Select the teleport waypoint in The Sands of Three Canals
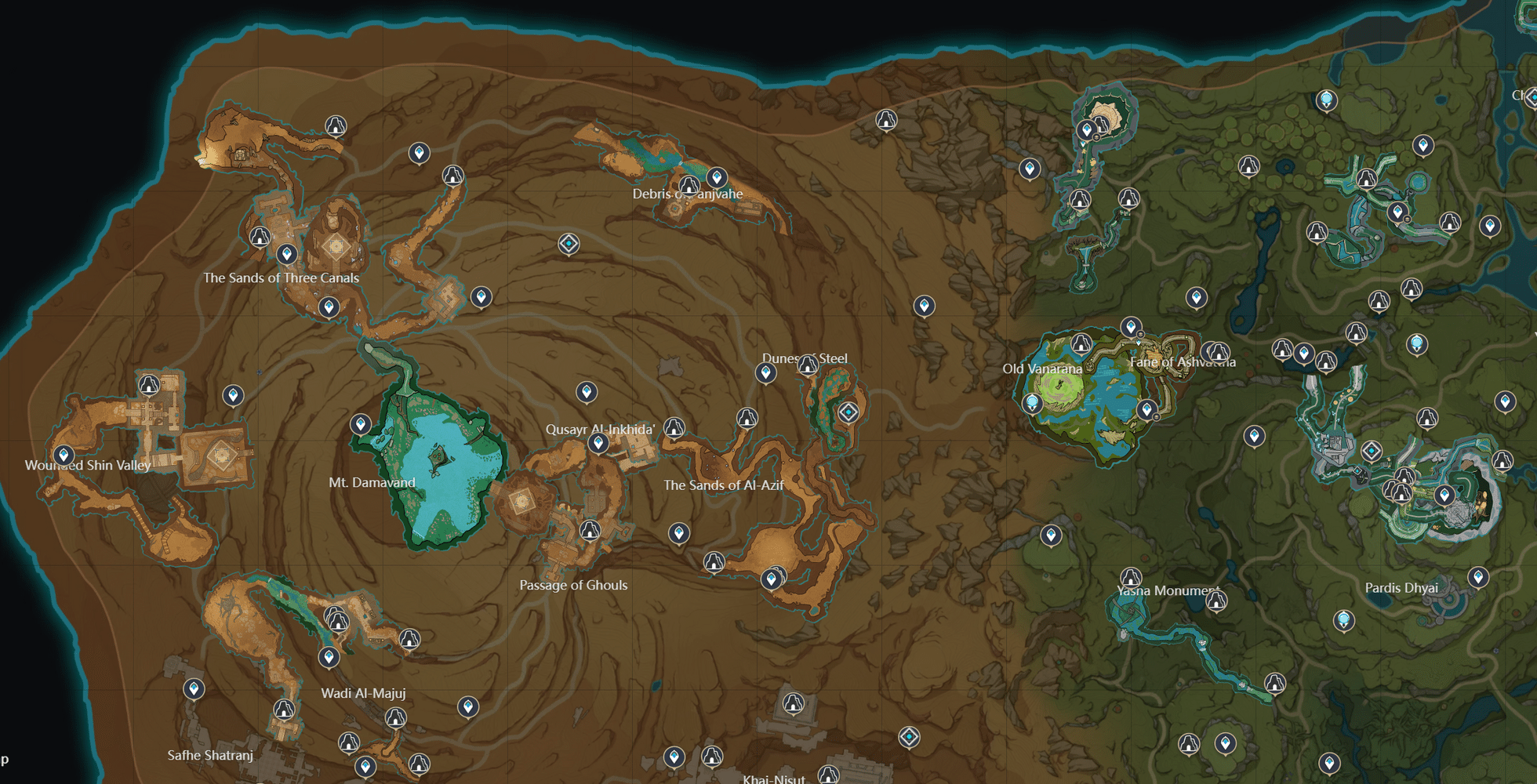Image resolution: width=1537 pixels, height=784 pixels. pos(287,255)
